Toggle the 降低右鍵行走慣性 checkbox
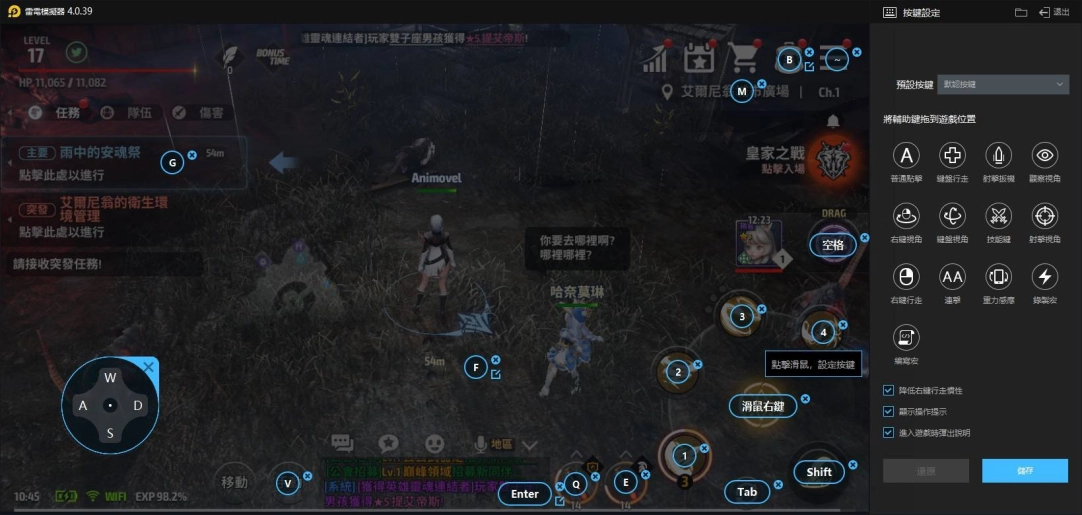The width and height of the screenshot is (1082, 515). pyautogui.click(x=889, y=390)
